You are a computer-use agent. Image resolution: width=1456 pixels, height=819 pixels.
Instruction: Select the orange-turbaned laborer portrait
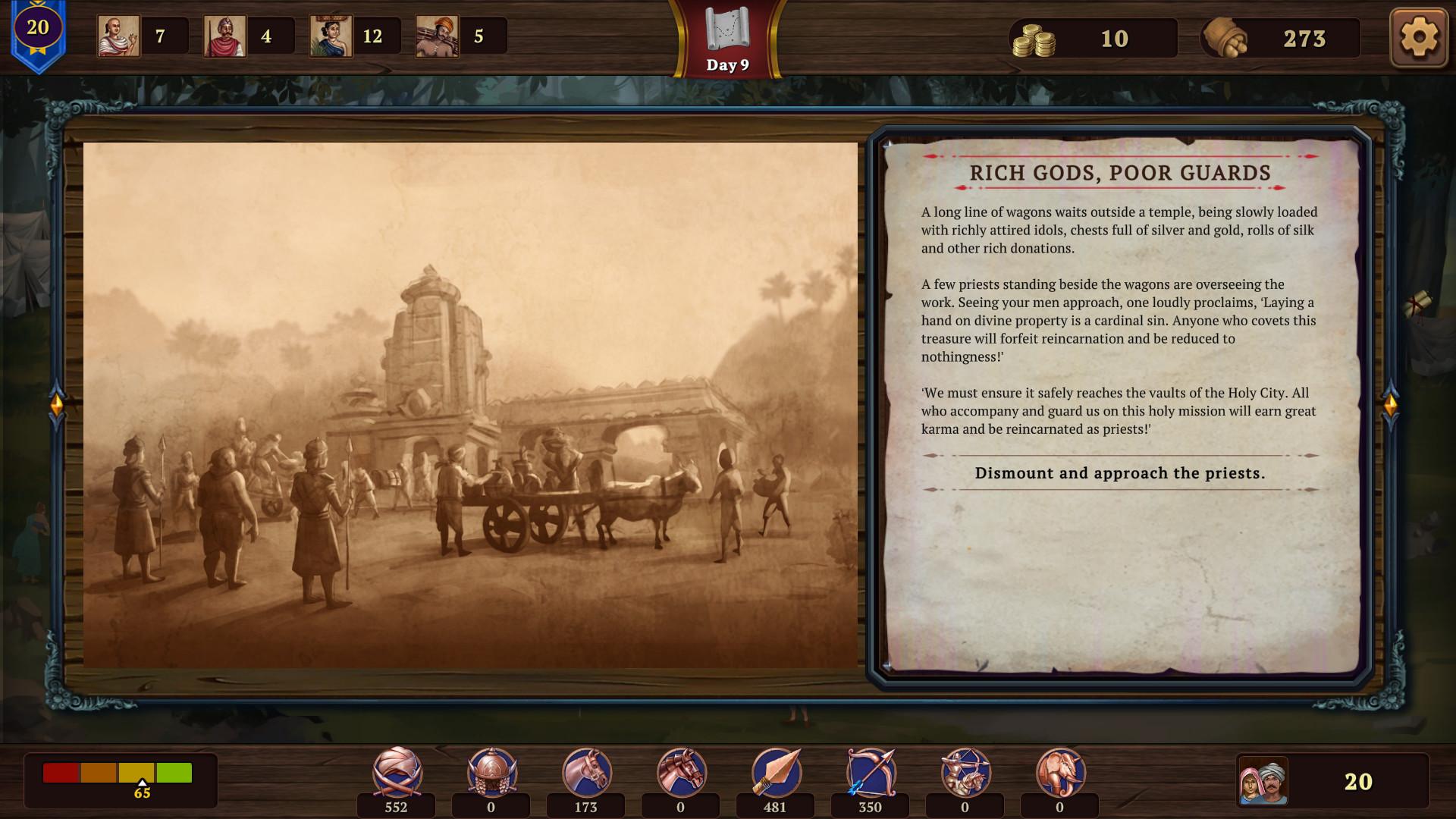[x=437, y=36]
